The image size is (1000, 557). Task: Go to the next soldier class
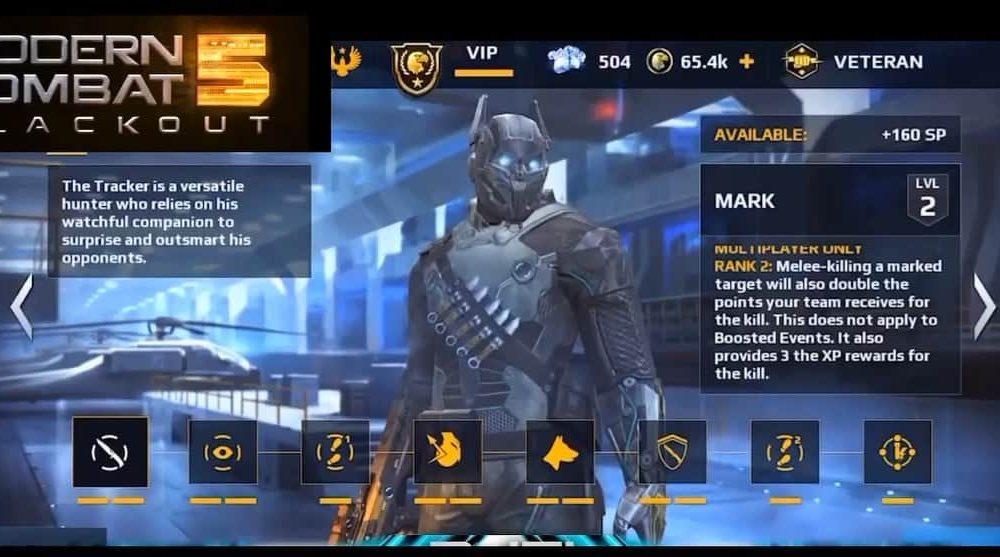[983, 308]
